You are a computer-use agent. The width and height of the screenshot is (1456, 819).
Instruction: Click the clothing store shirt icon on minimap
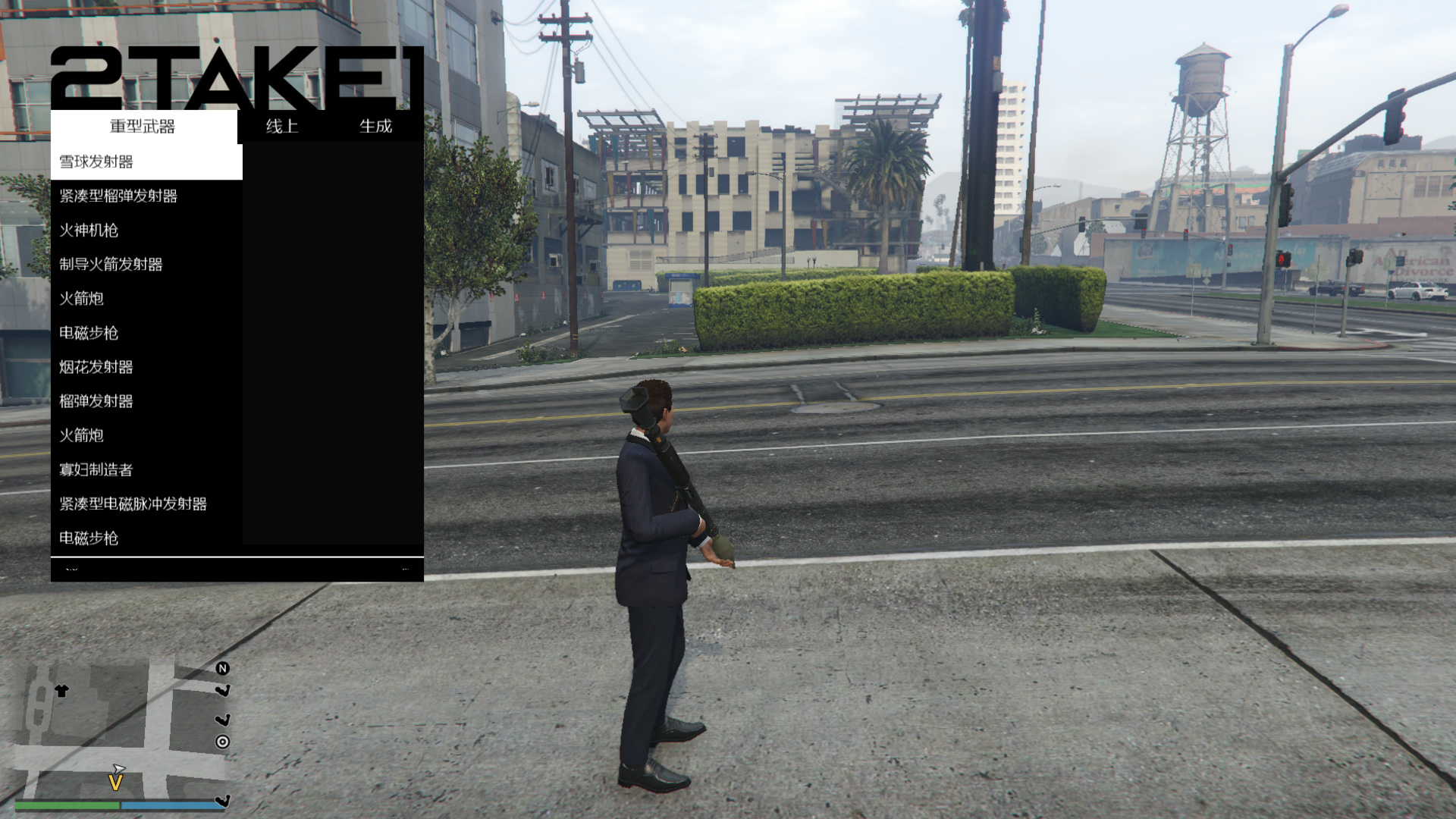[61, 691]
